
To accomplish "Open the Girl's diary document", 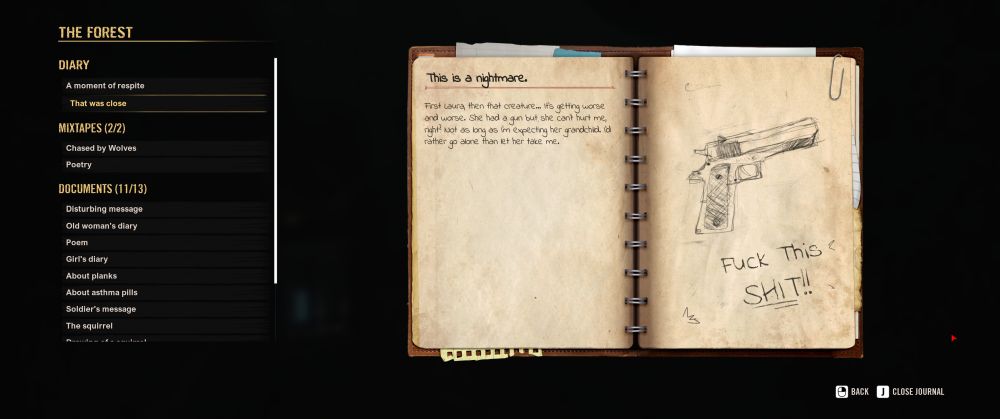I will pos(87,259).
